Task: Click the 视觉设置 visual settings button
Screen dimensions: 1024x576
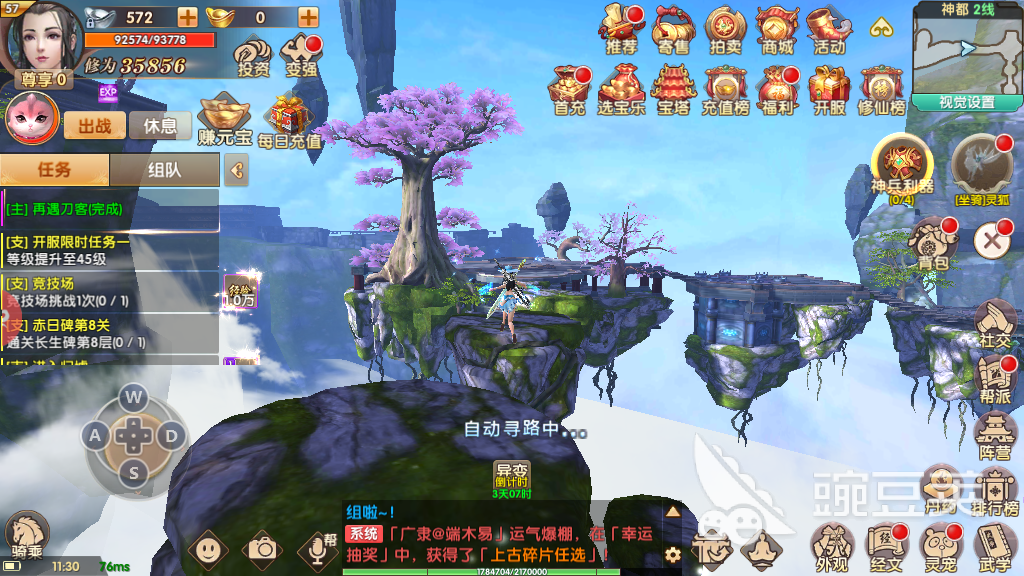Action: [x=967, y=102]
